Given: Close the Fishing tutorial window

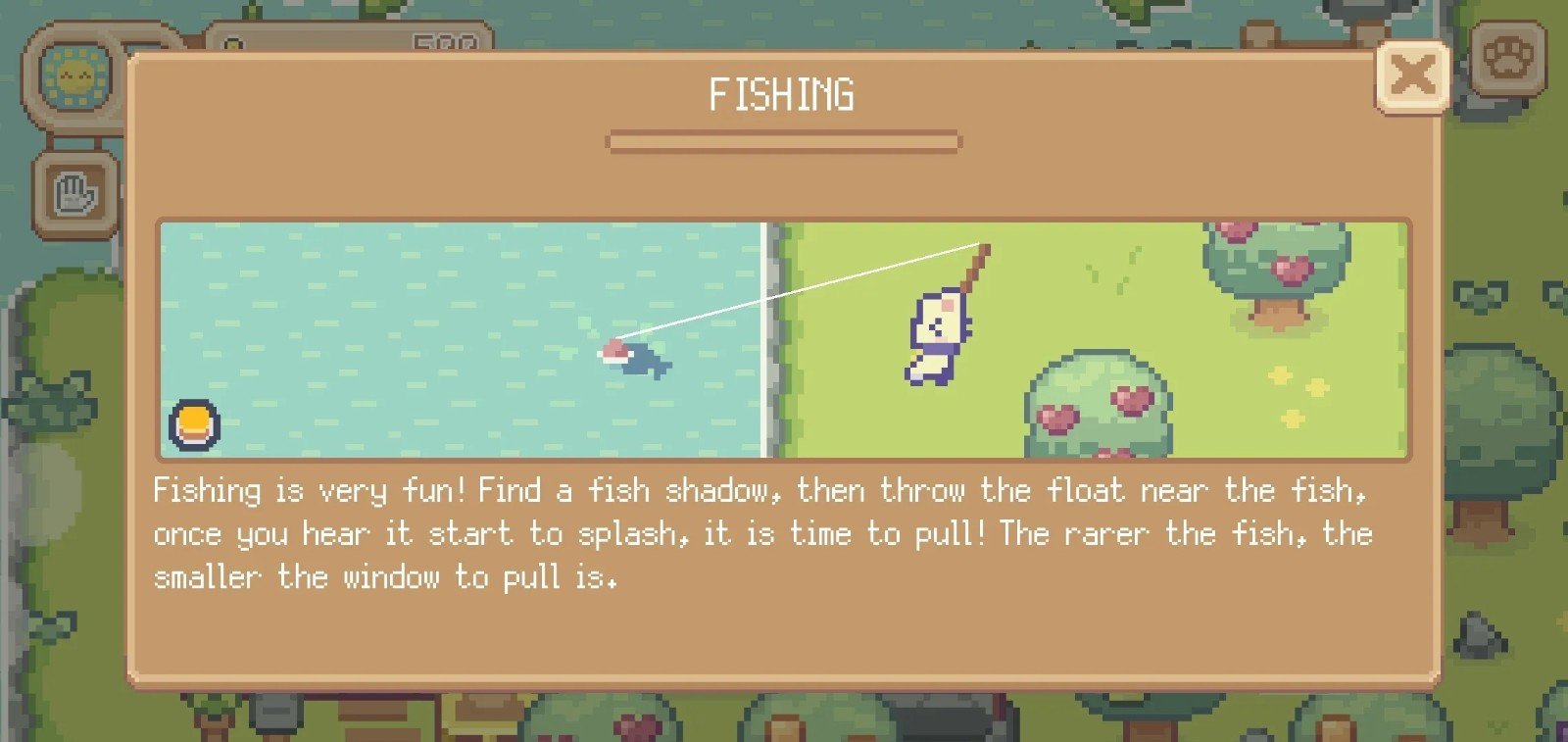Looking at the screenshot, I should coord(1412,76).
